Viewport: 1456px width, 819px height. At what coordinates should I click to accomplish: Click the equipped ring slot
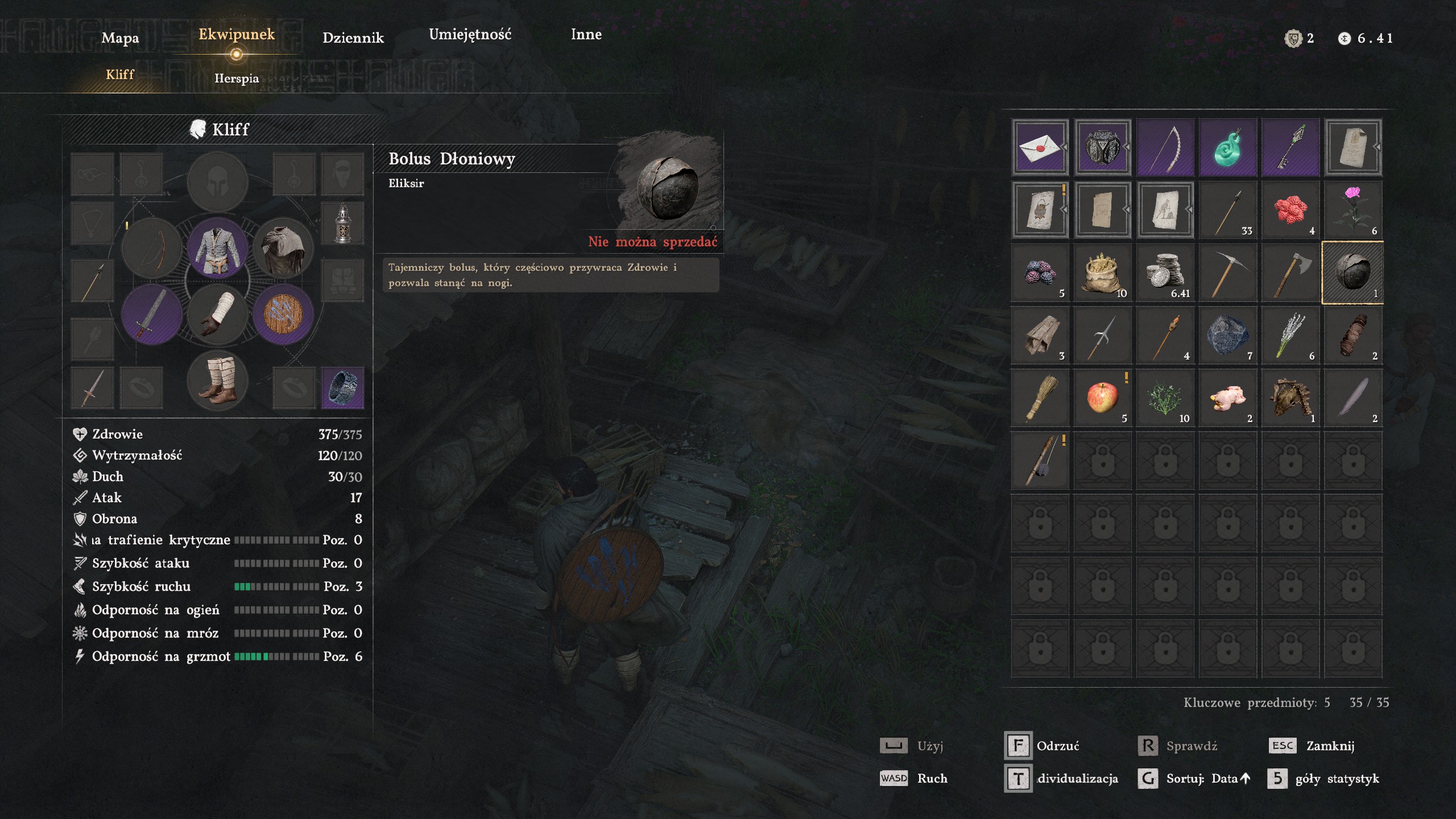point(342,387)
